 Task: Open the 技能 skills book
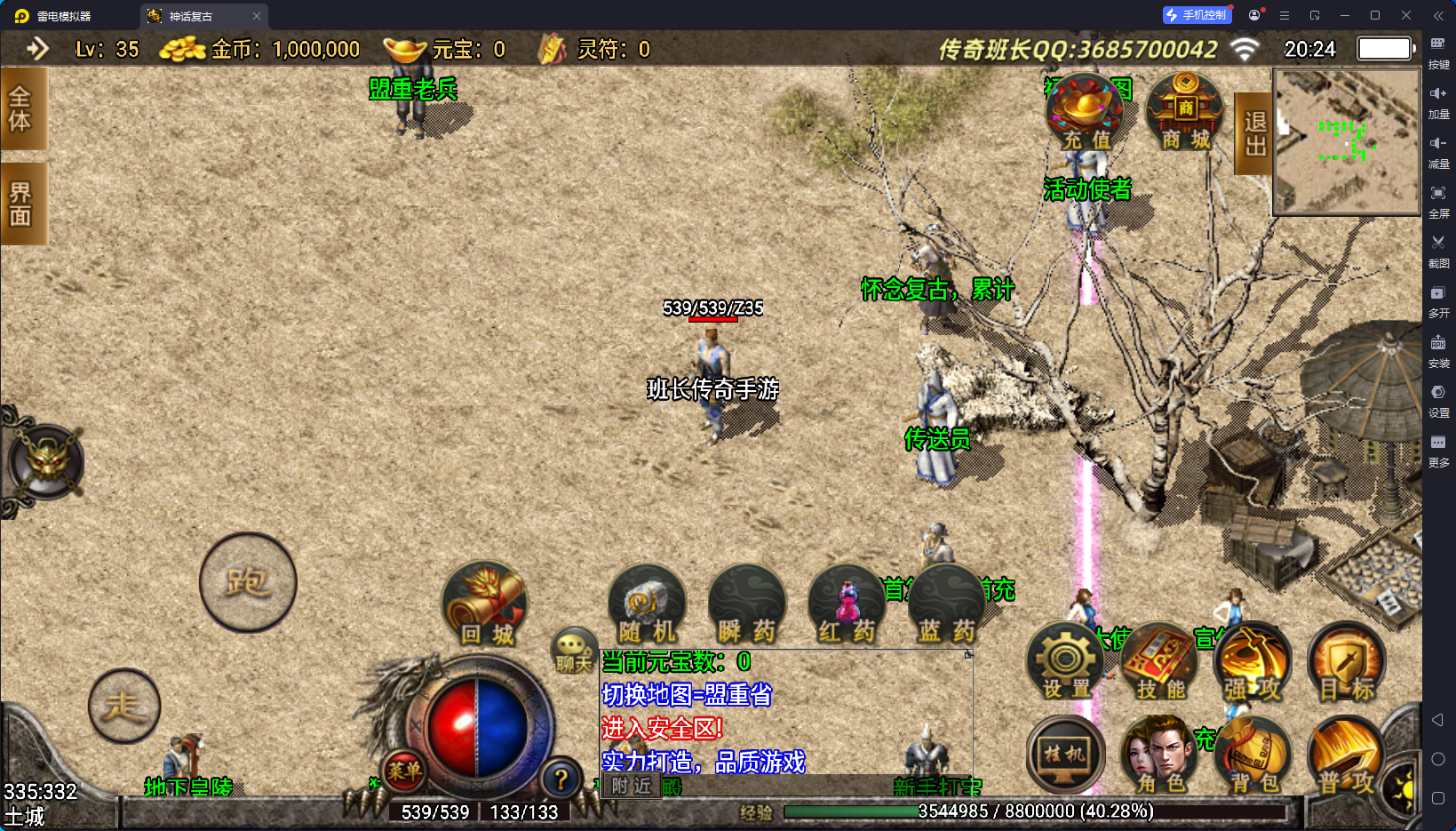coord(1160,662)
